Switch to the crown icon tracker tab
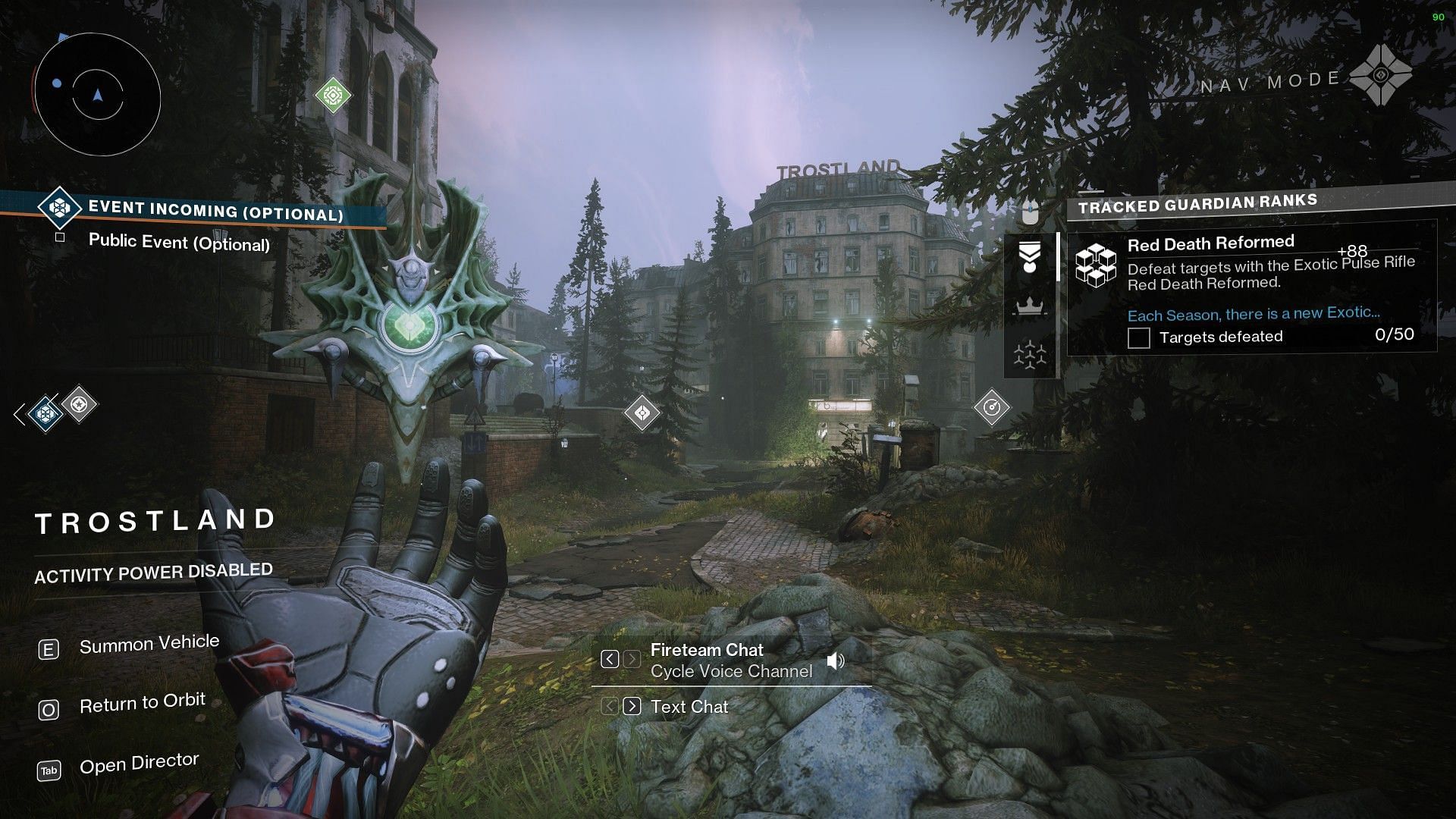This screenshot has width=1456, height=819. pyautogui.click(x=1030, y=306)
